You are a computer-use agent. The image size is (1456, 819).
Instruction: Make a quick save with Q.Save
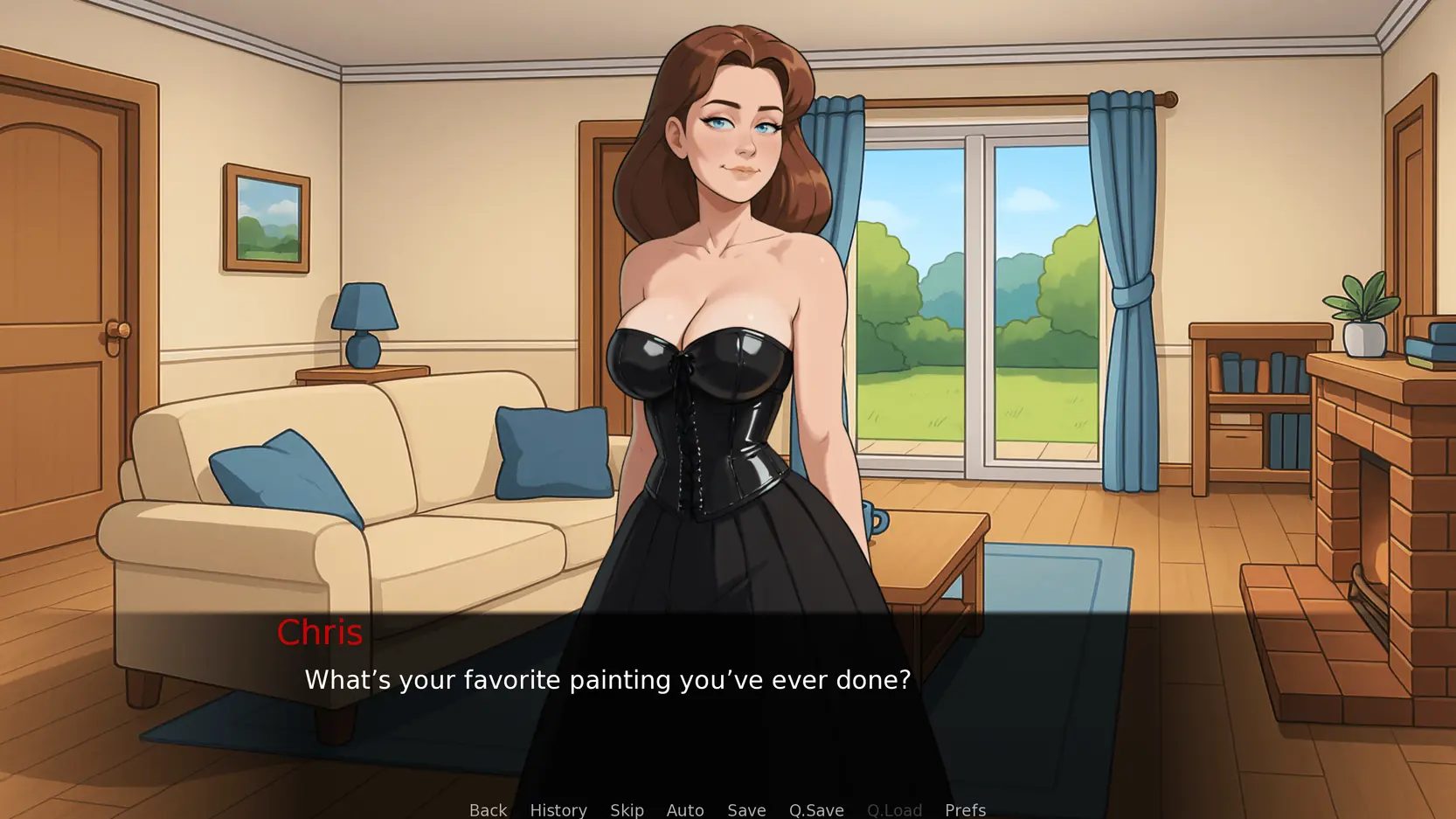(x=816, y=809)
